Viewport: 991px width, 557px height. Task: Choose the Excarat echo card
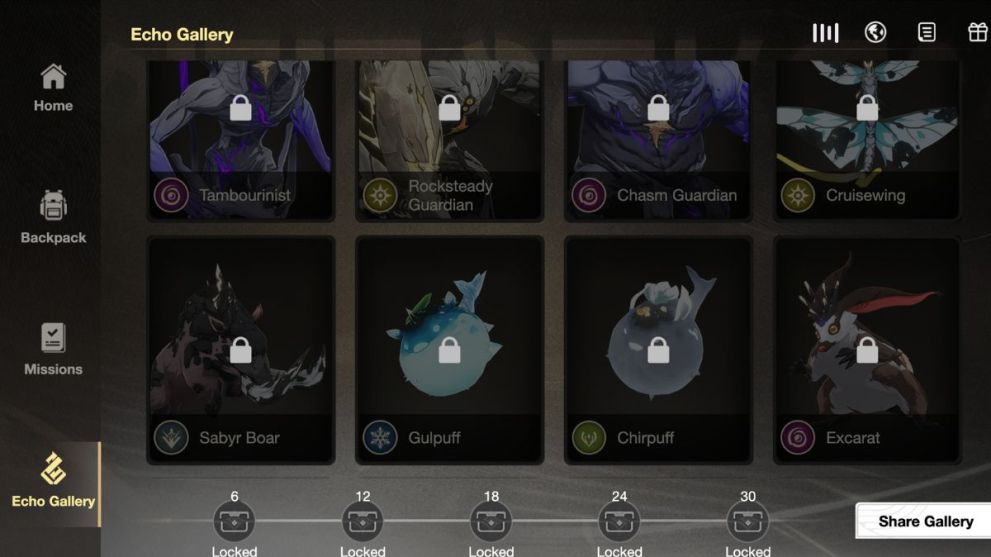[x=867, y=350]
